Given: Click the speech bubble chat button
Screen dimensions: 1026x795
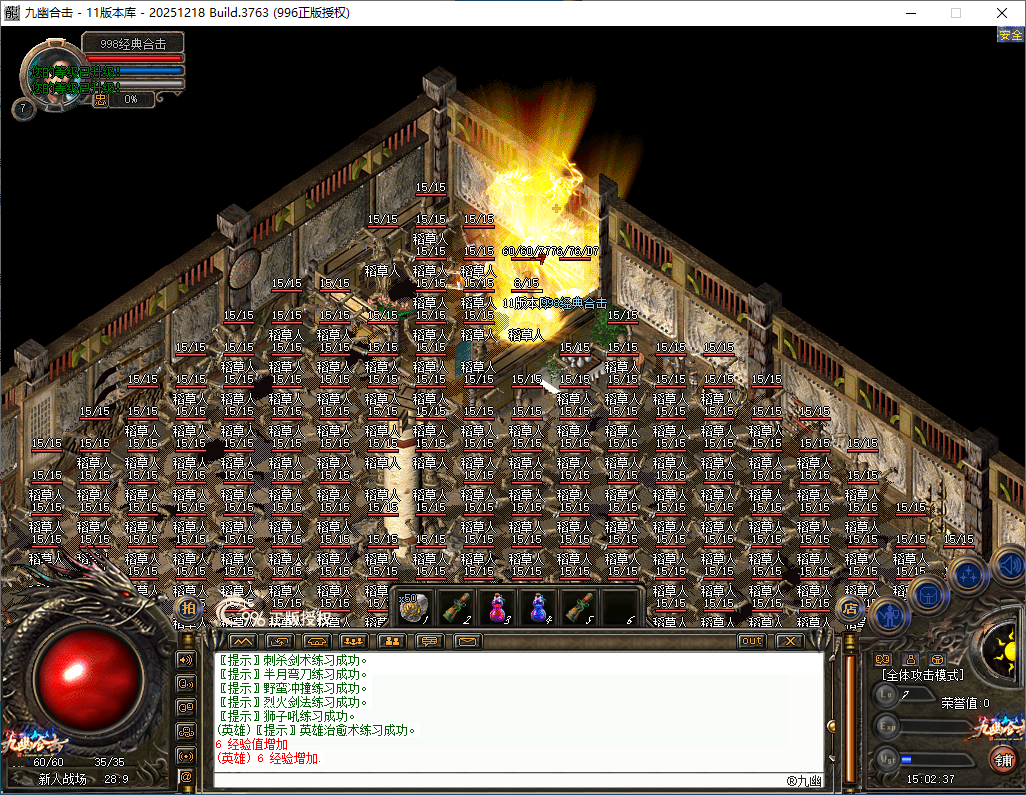Looking at the screenshot, I should 430,641.
